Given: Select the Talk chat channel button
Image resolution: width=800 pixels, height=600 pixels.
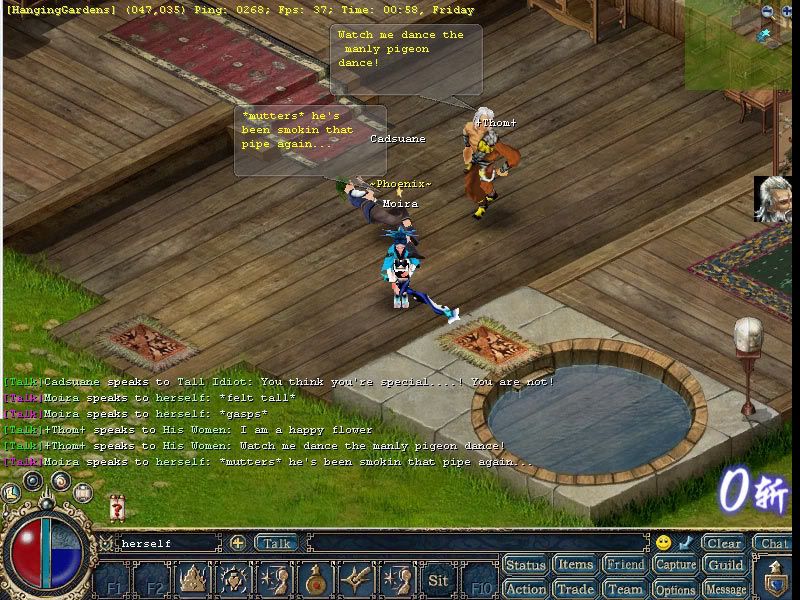Looking at the screenshot, I should [277, 543].
